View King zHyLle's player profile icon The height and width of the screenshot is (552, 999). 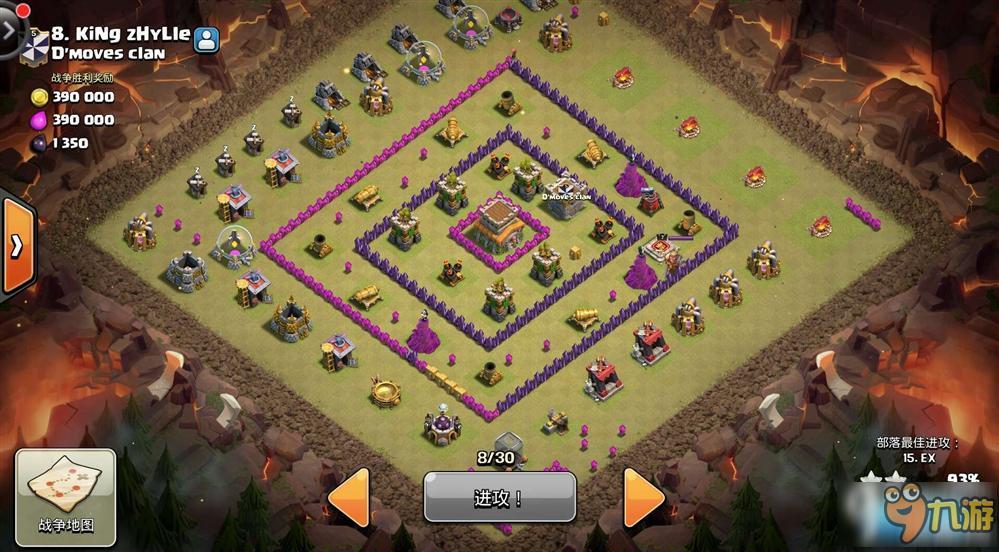207,40
